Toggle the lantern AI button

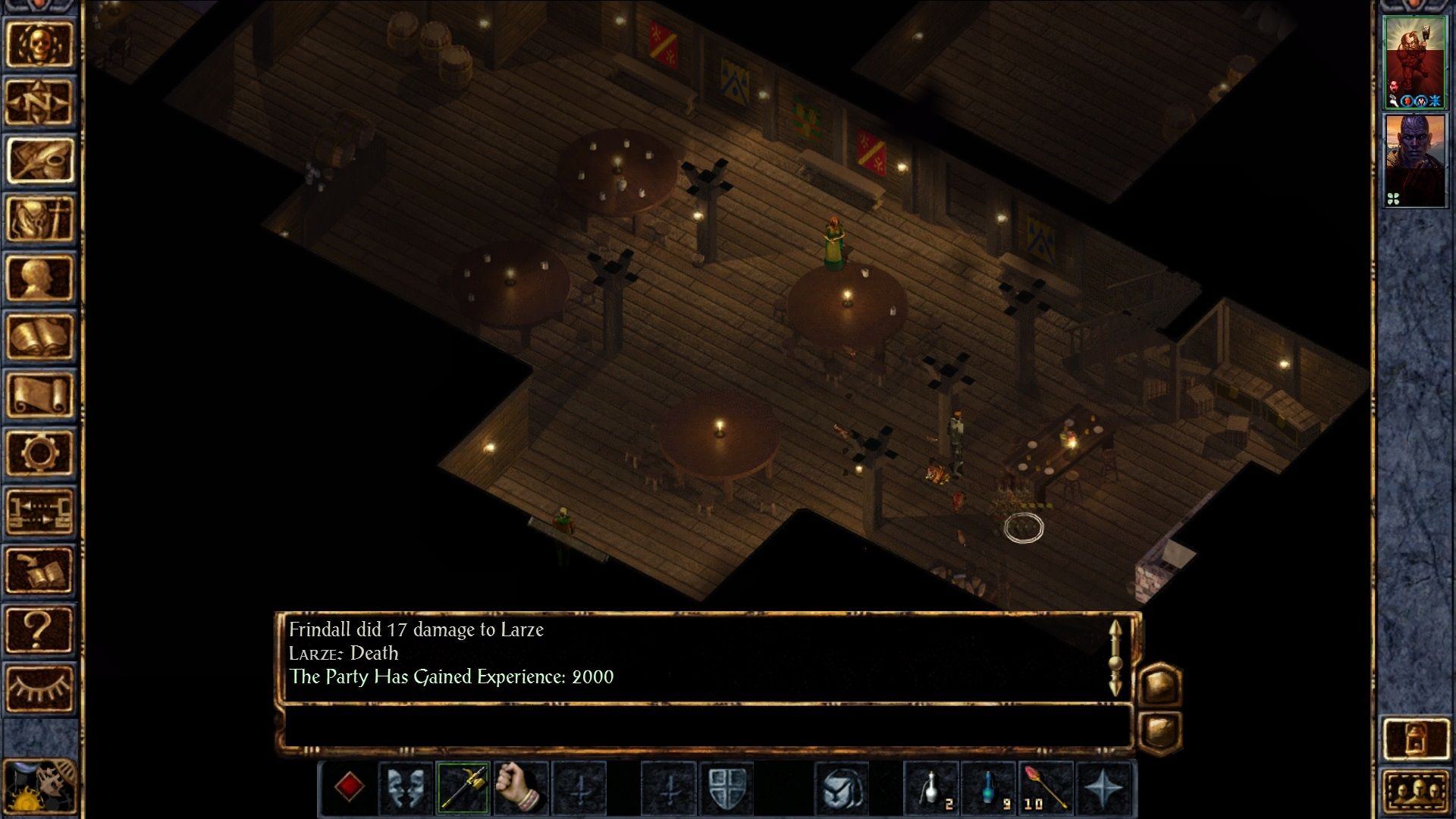click(x=1415, y=739)
